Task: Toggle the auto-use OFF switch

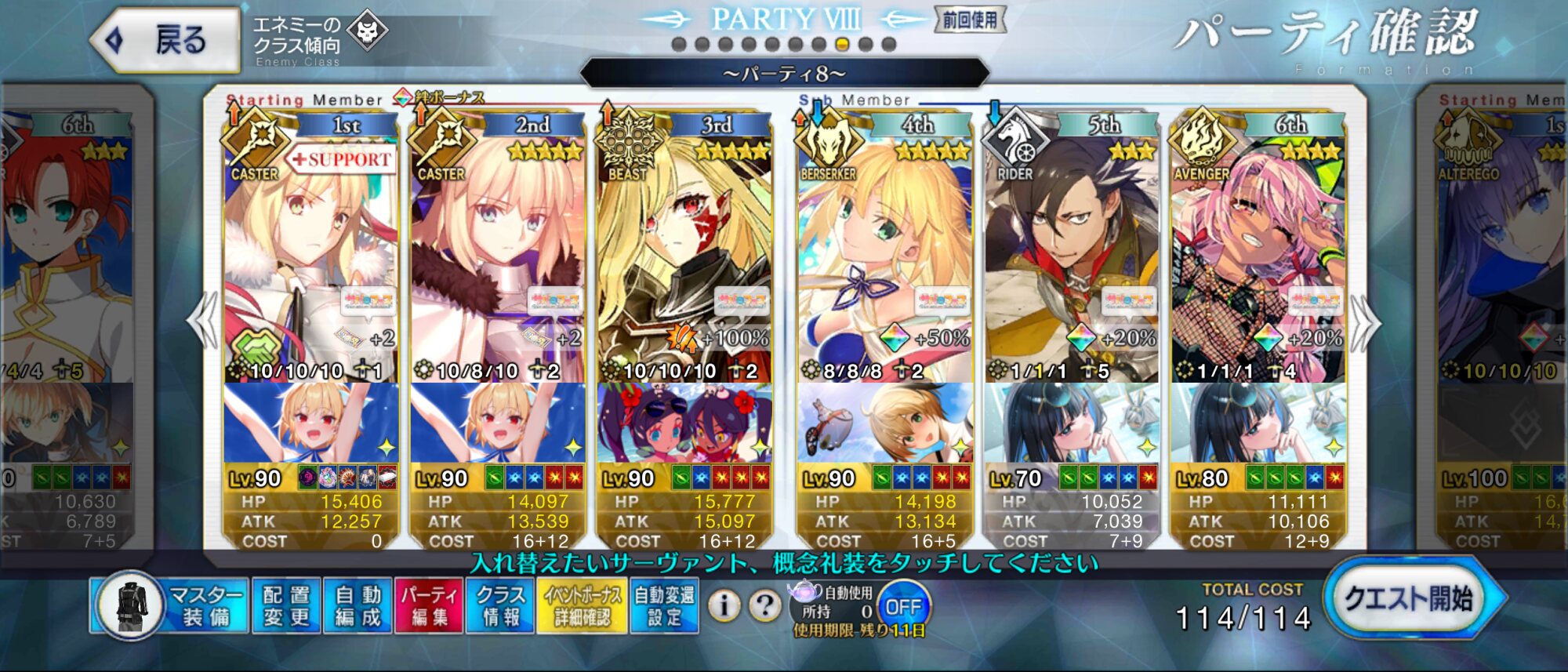Action: tap(902, 607)
